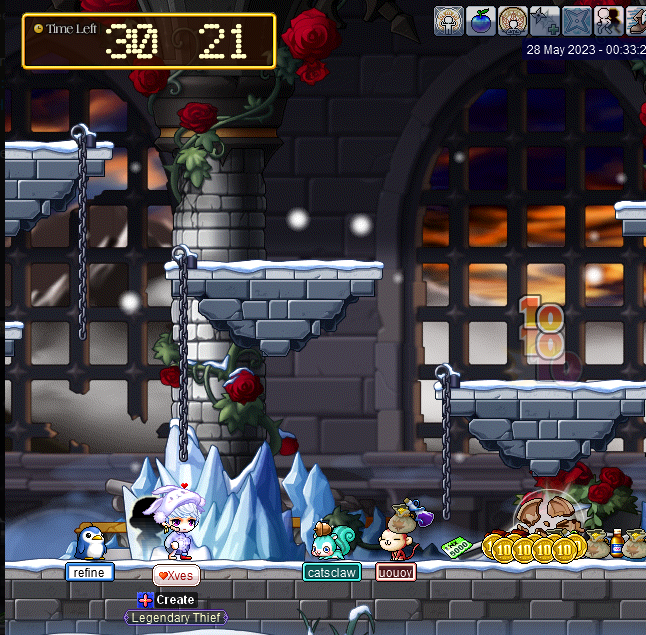Click the blue apple buff icon

click(x=481, y=20)
